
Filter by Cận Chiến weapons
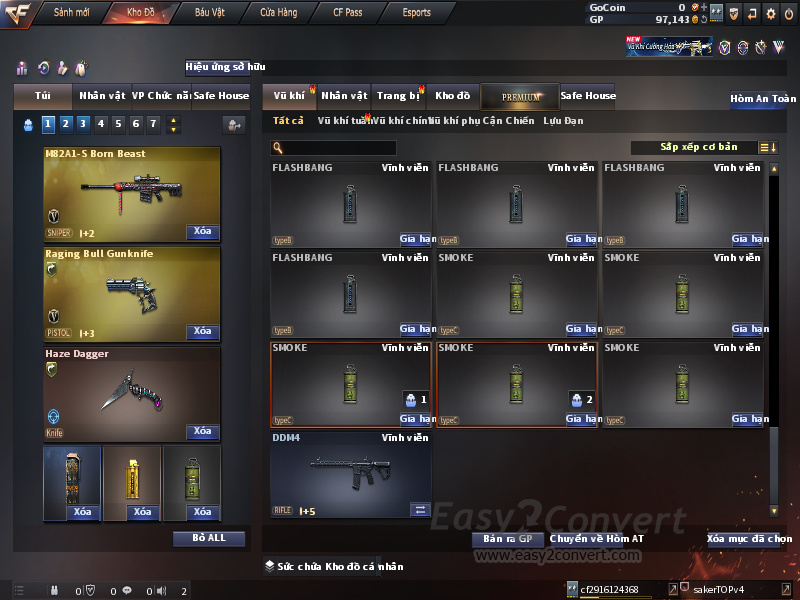[x=510, y=121]
